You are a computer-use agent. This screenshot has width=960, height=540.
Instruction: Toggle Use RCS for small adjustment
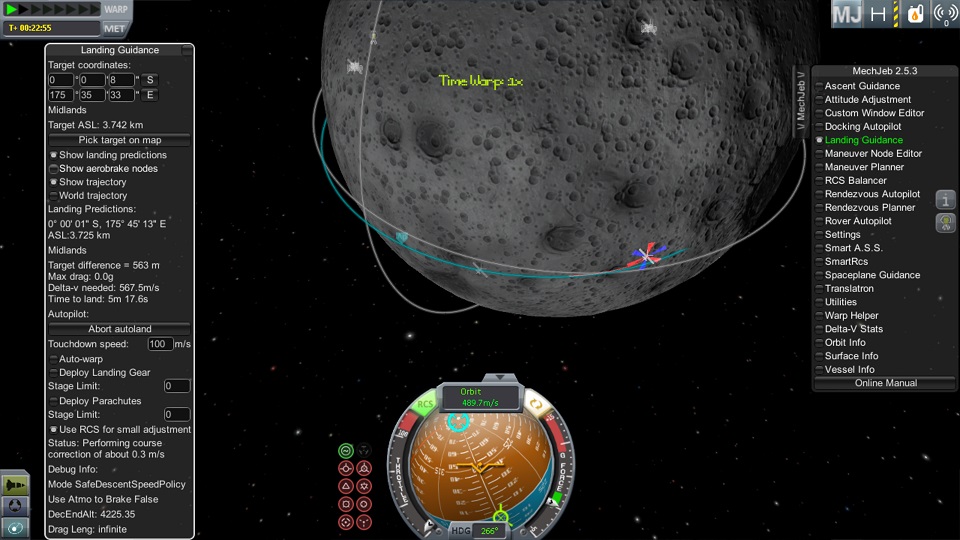[54, 429]
